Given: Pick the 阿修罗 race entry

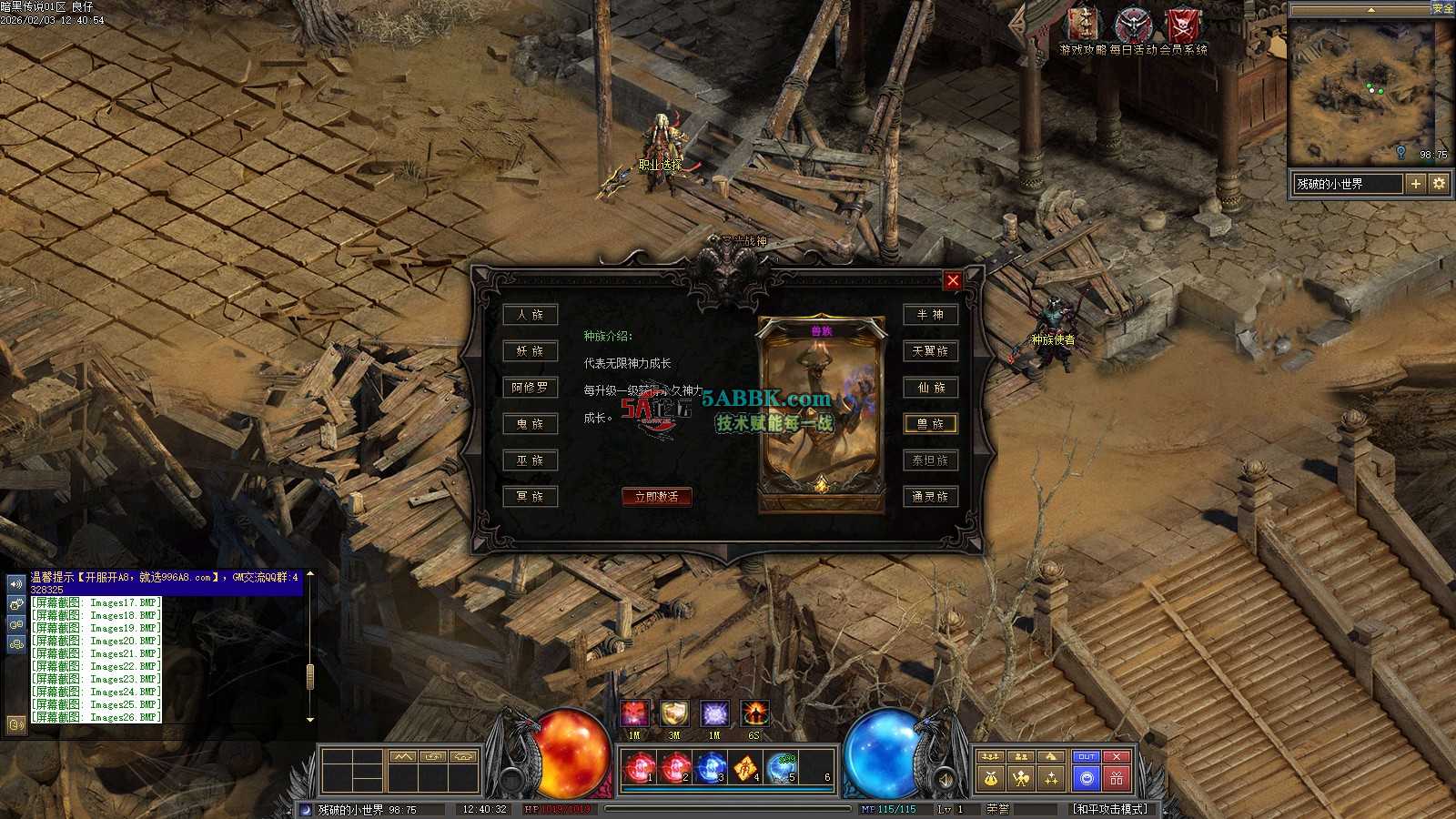Looking at the screenshot, I should (531, 388).
